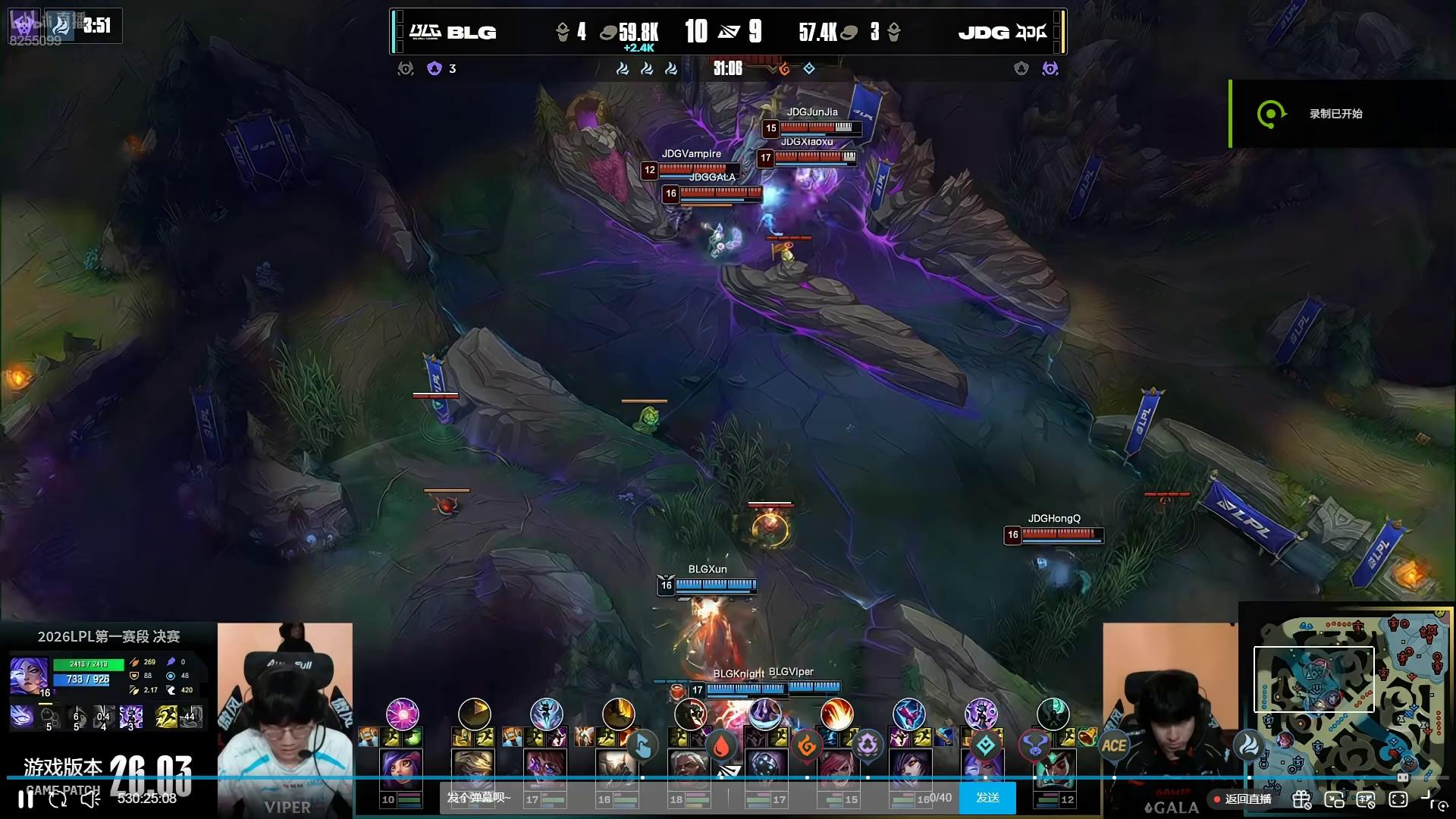Select the level 12 champion portrait
This screenshot has height=819, width=1456.
click(x=1053, y=770)
